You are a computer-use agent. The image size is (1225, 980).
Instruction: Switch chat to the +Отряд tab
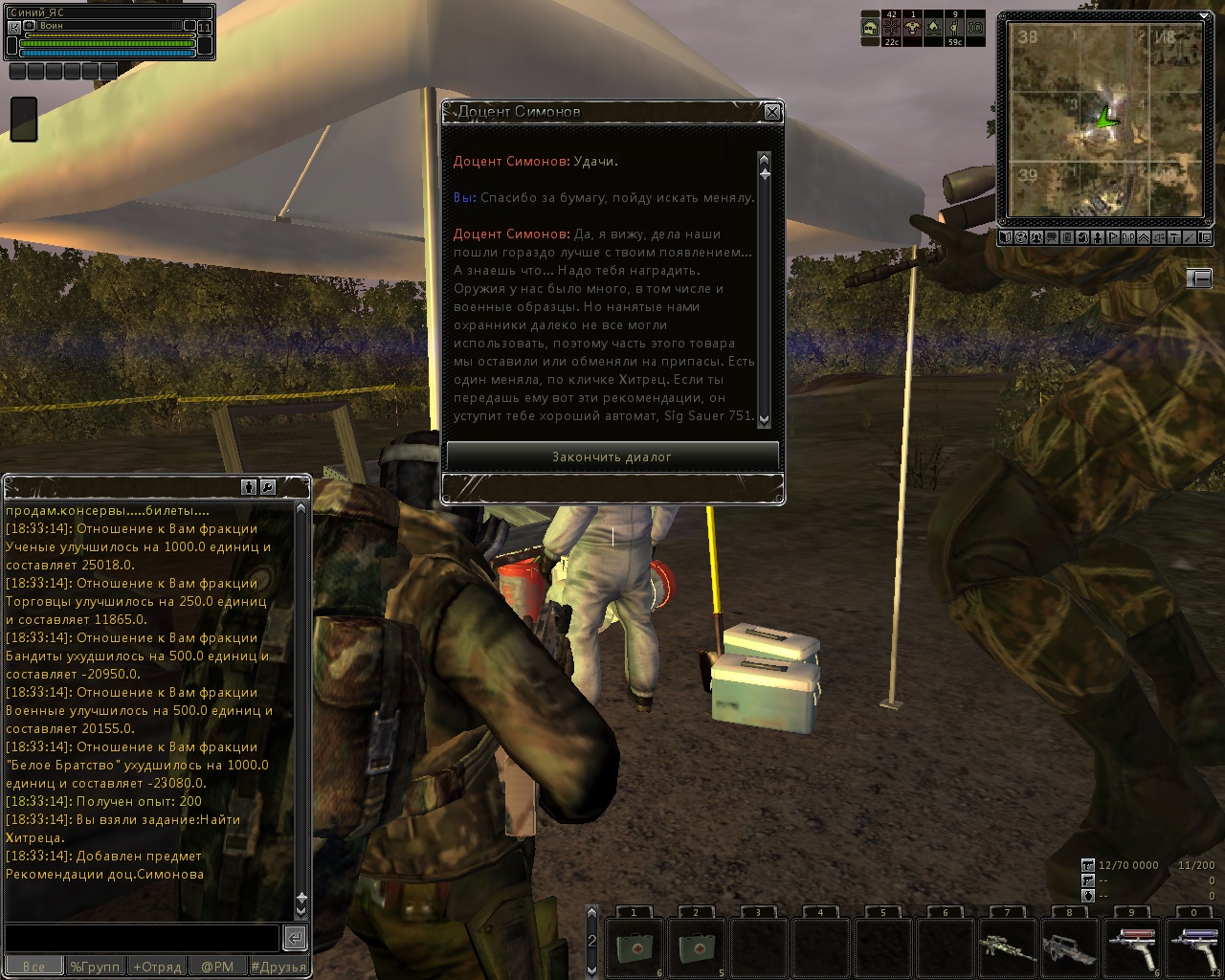(156, 967)
